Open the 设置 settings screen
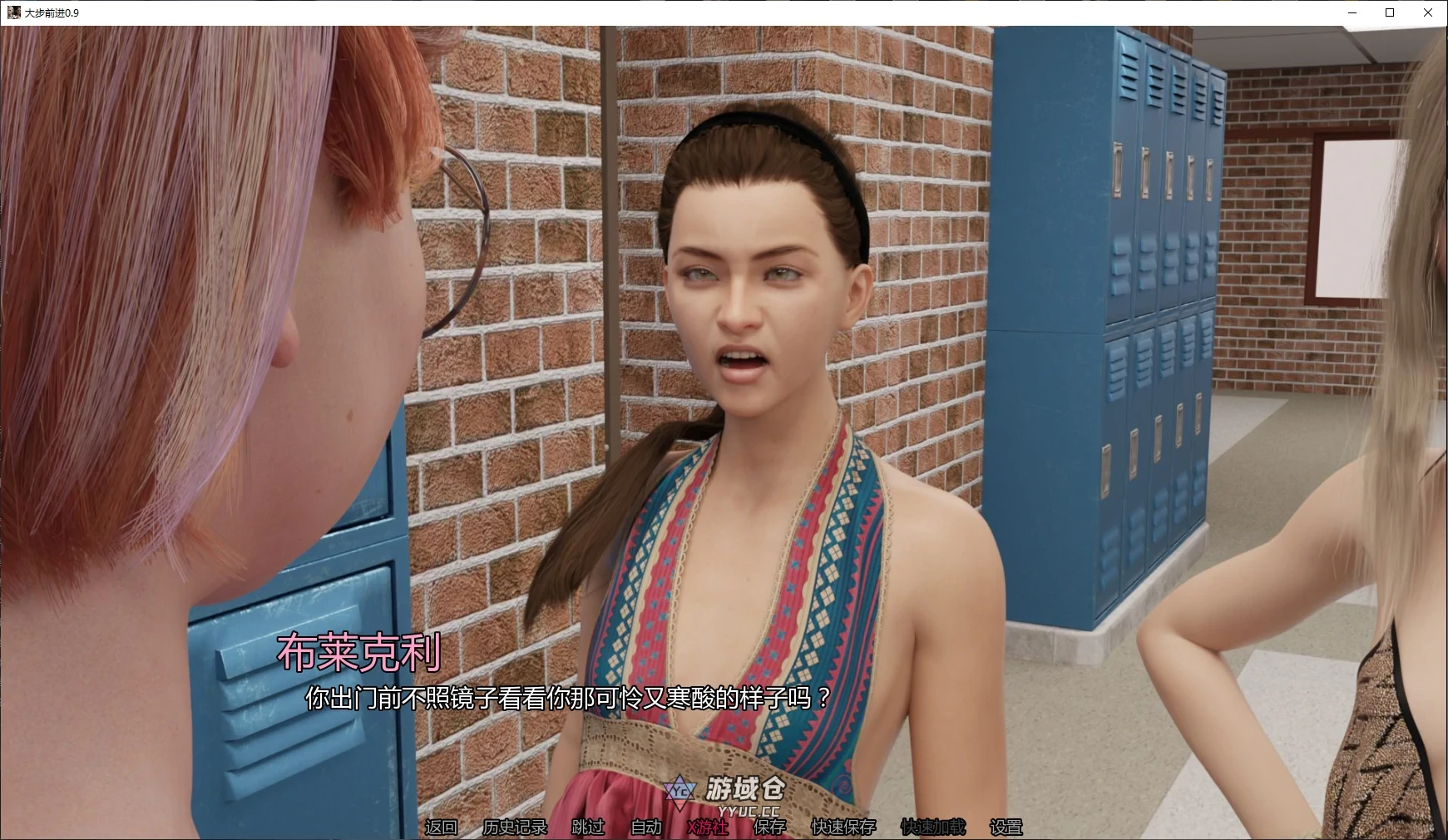Image resolution: width=1448 pixels, height=840 pixels. click(1006, 828)
